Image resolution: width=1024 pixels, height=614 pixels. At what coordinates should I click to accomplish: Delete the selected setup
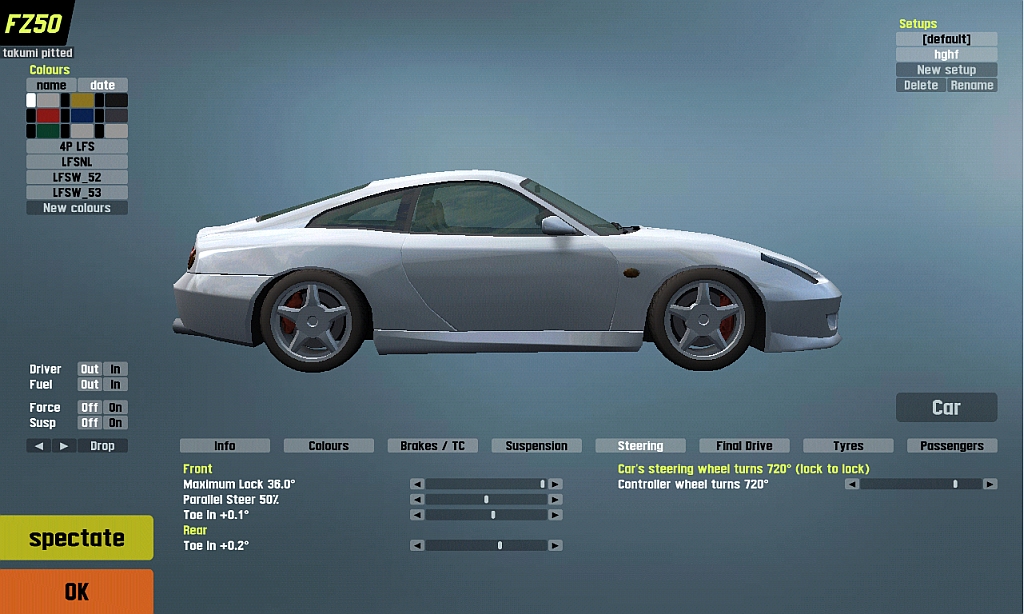tap(921, 85)
